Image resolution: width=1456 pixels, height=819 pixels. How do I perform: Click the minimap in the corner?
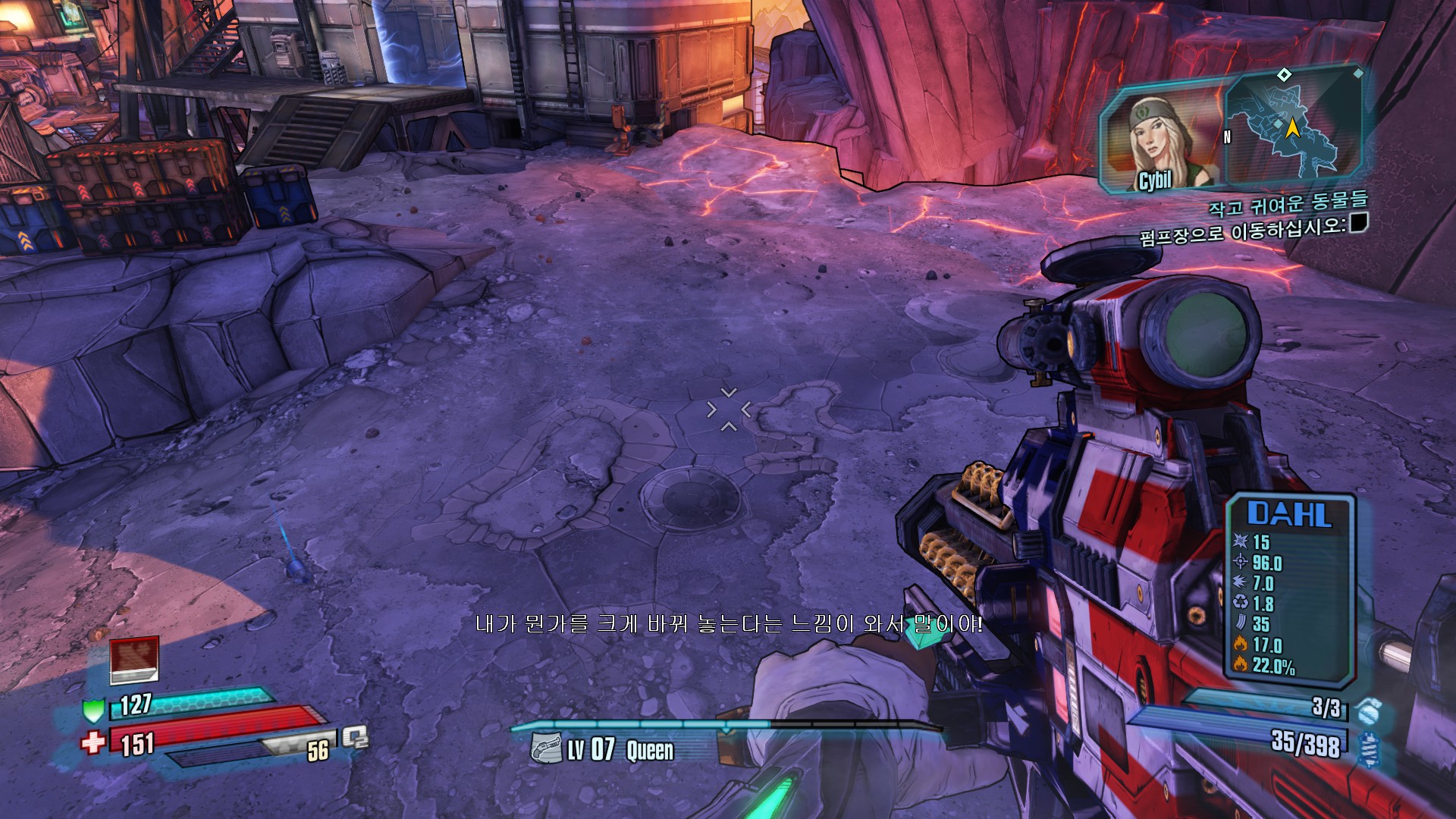pyautogui.click(x=1293, y=125)
